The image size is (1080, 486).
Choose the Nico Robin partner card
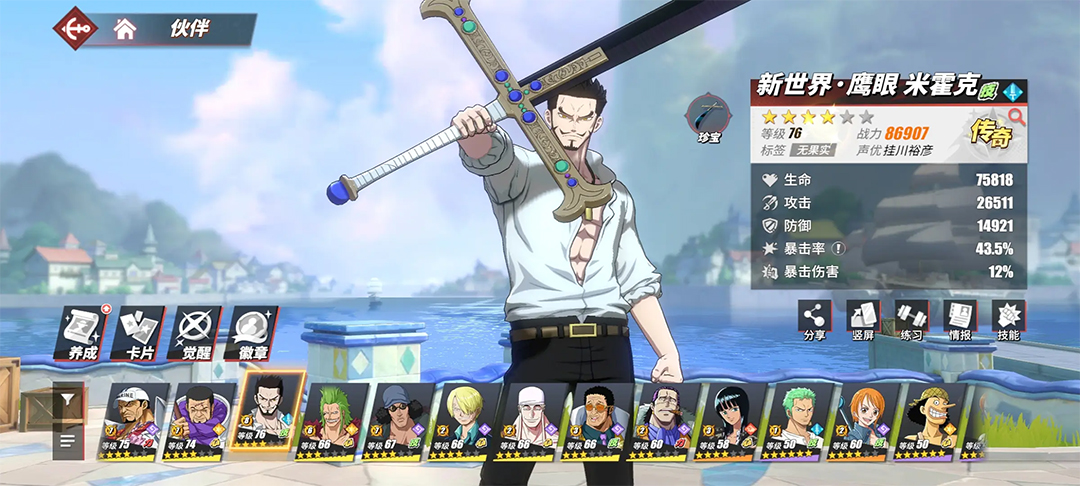pyautogui.click(x=732, y=420)
